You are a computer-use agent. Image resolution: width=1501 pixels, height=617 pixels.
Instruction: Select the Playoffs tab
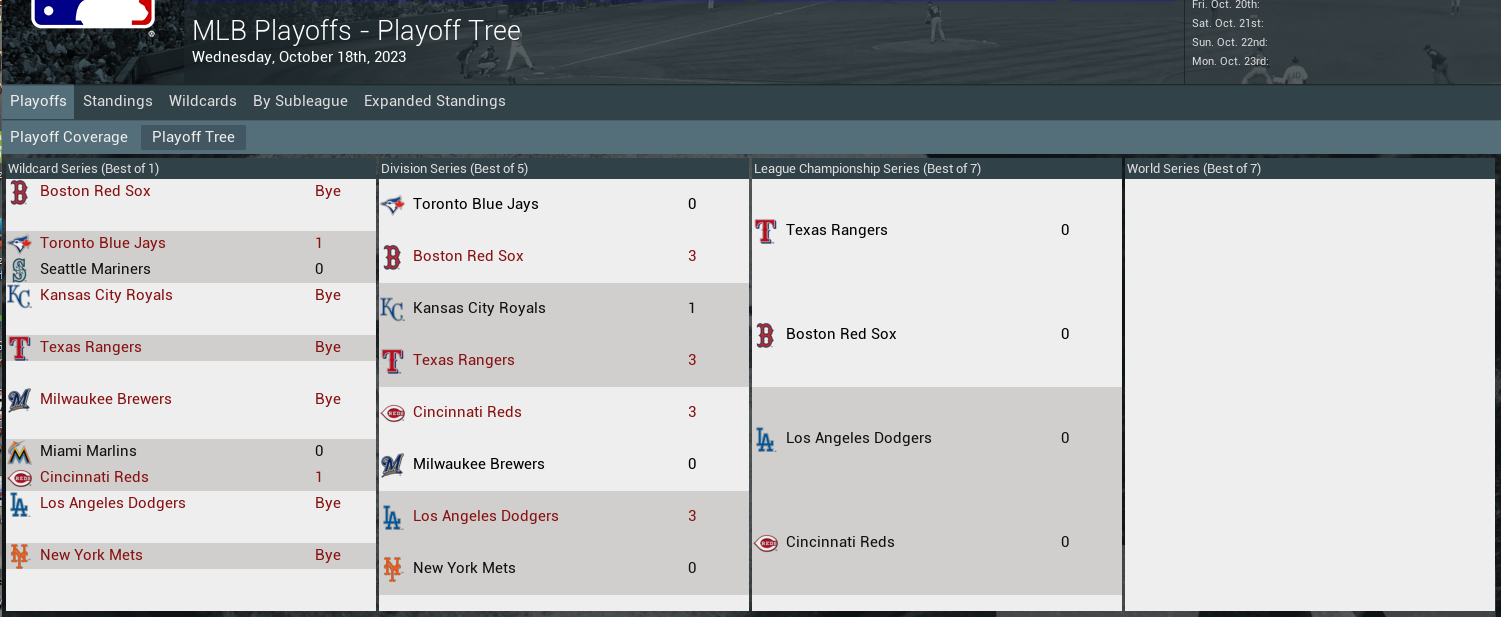point(38,101)
